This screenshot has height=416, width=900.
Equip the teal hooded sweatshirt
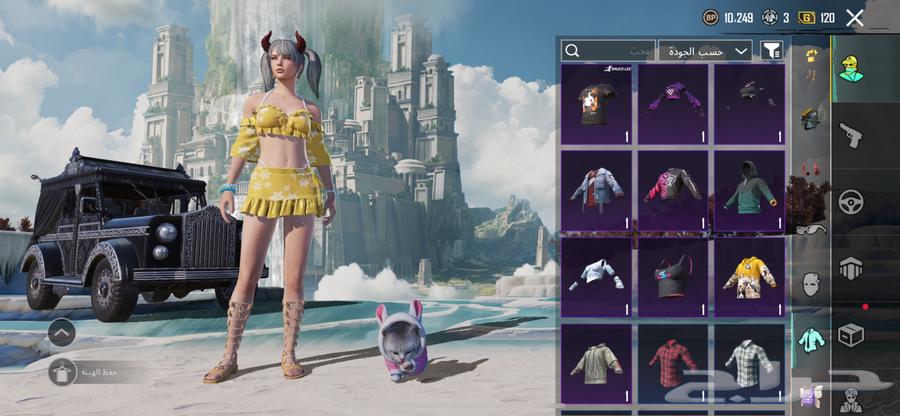pyautogui.click(x=749, y=189)
